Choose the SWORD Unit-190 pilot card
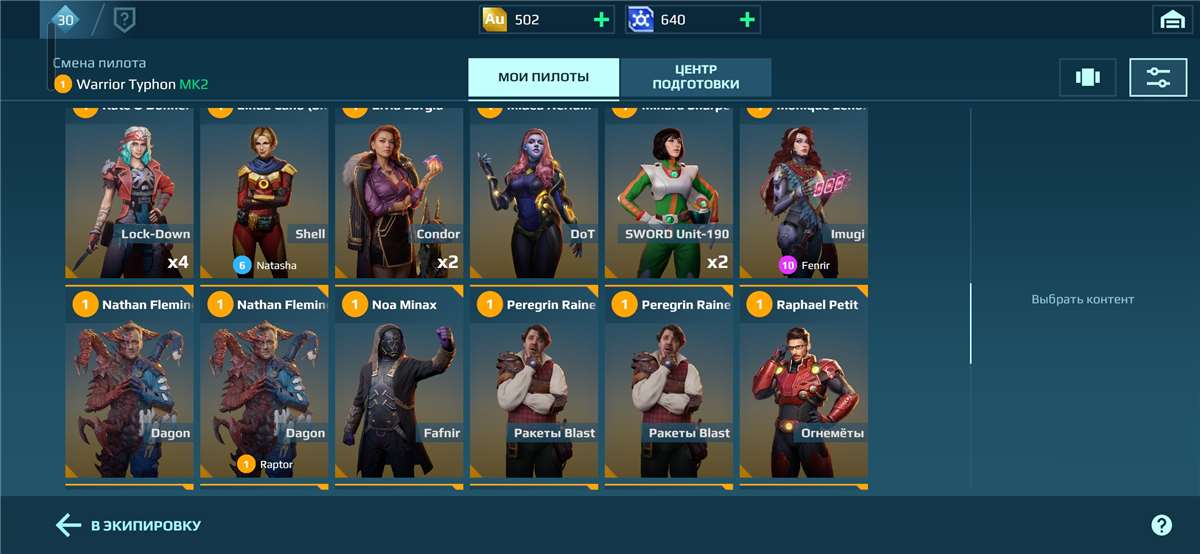Image resolution: width=1200 pixels, height=554 pixels. click(669, 190)
